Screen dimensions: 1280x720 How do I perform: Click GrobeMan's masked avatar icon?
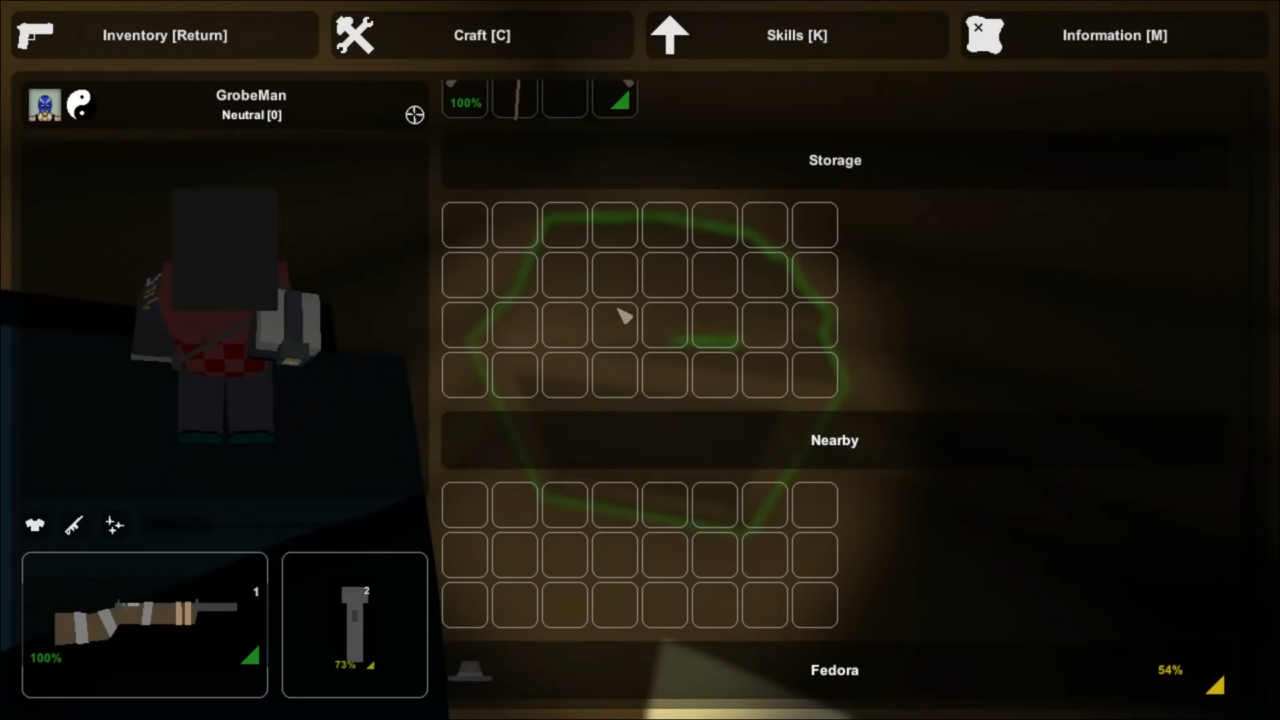(x=44, y=104)
